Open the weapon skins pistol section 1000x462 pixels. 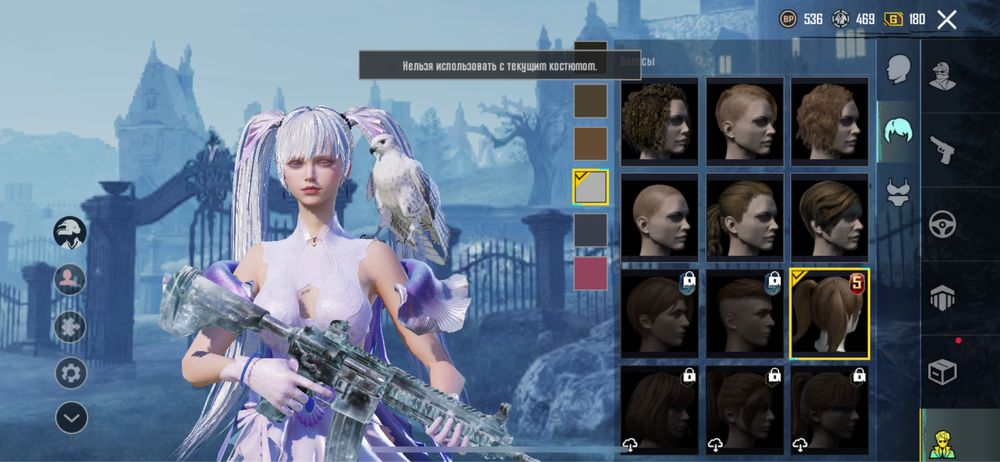pyautogui.click(x=942, y=148)
